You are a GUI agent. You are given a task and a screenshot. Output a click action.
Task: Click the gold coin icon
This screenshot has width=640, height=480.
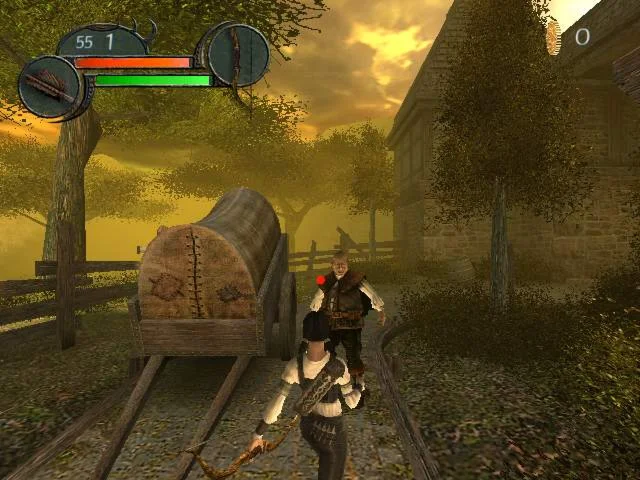click(x=553, y=38)
